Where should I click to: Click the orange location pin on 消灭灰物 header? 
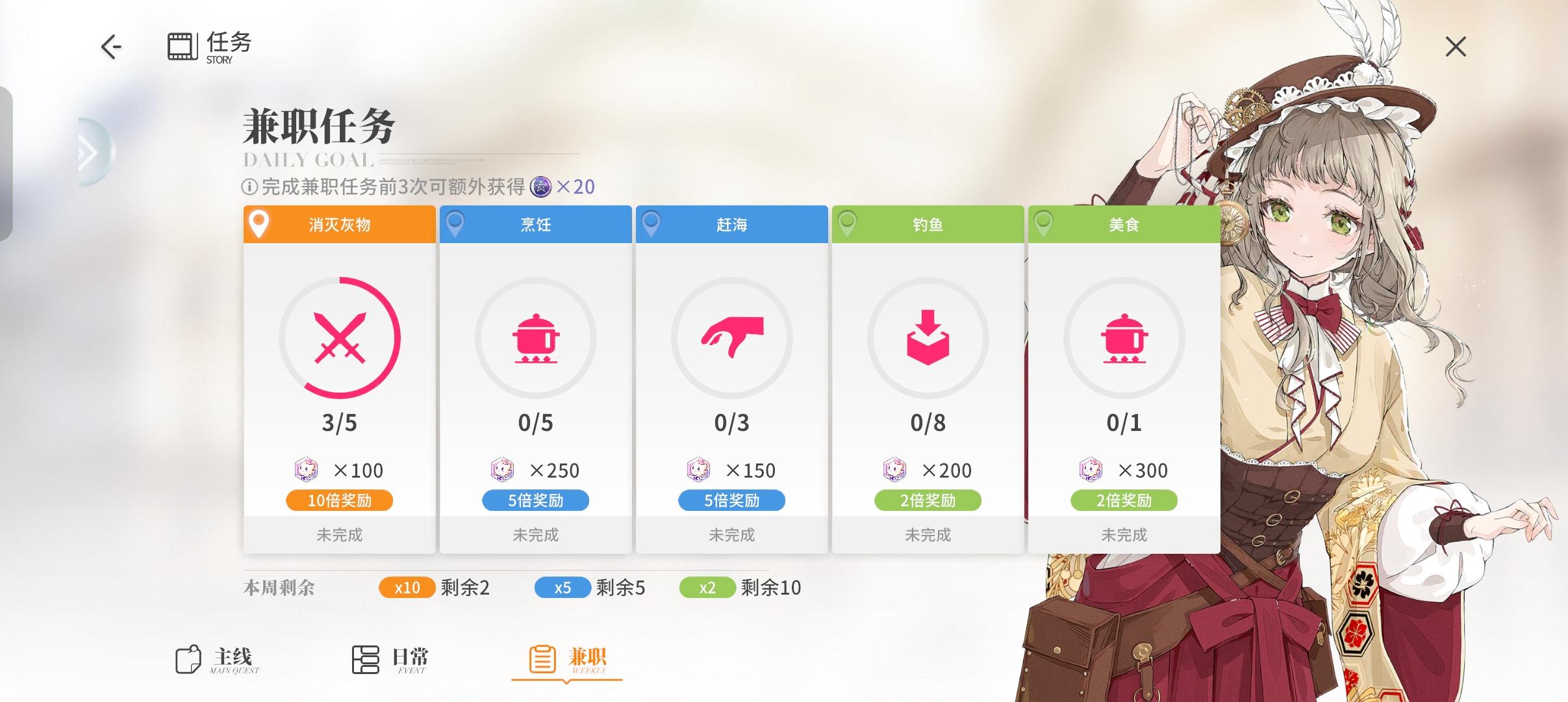pyautogui.click(x=259, y=224)
